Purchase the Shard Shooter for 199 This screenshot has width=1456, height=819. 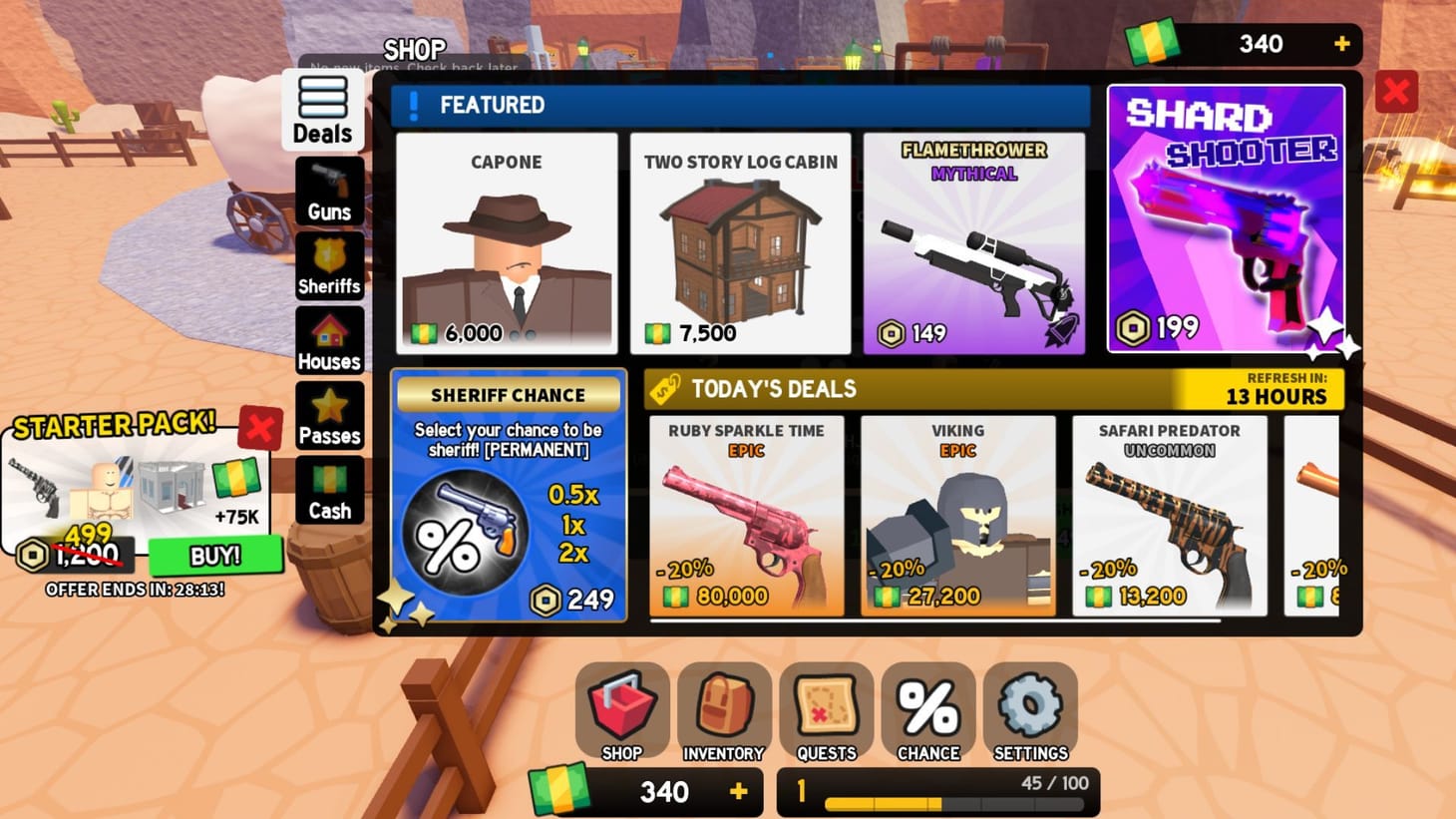(1226, 217)
